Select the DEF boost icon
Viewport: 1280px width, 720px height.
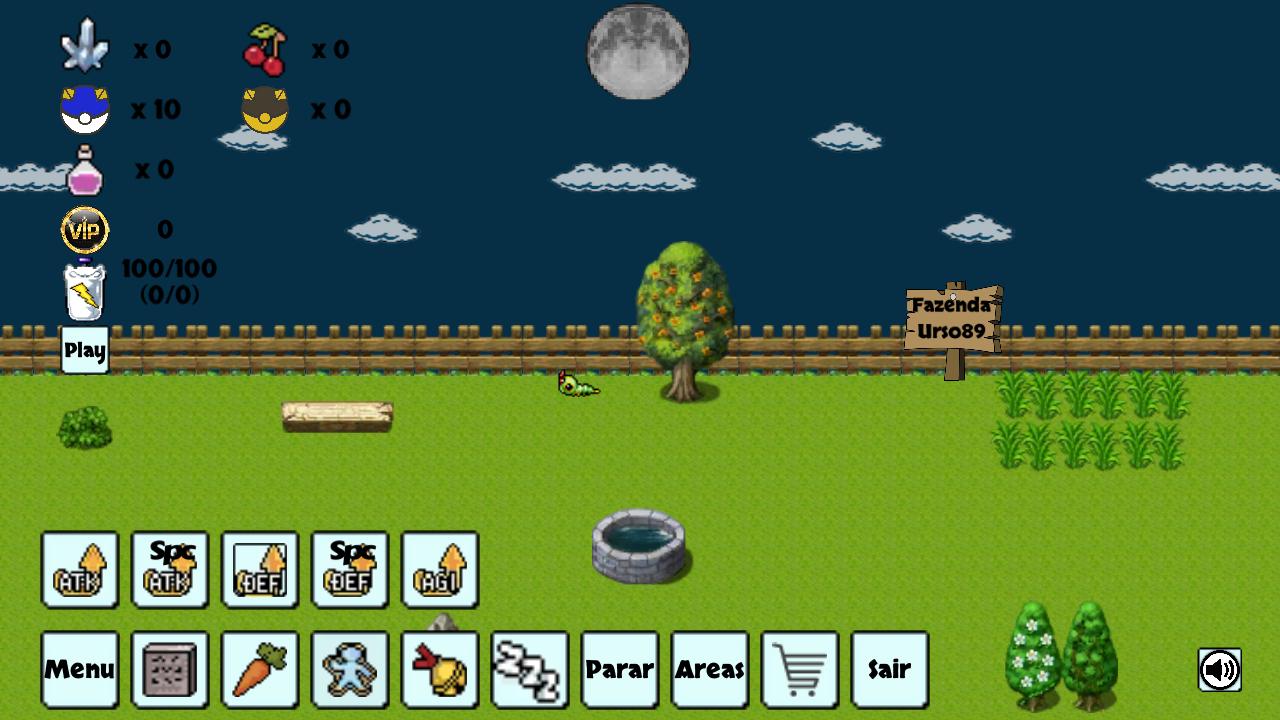tap(260, 569)
